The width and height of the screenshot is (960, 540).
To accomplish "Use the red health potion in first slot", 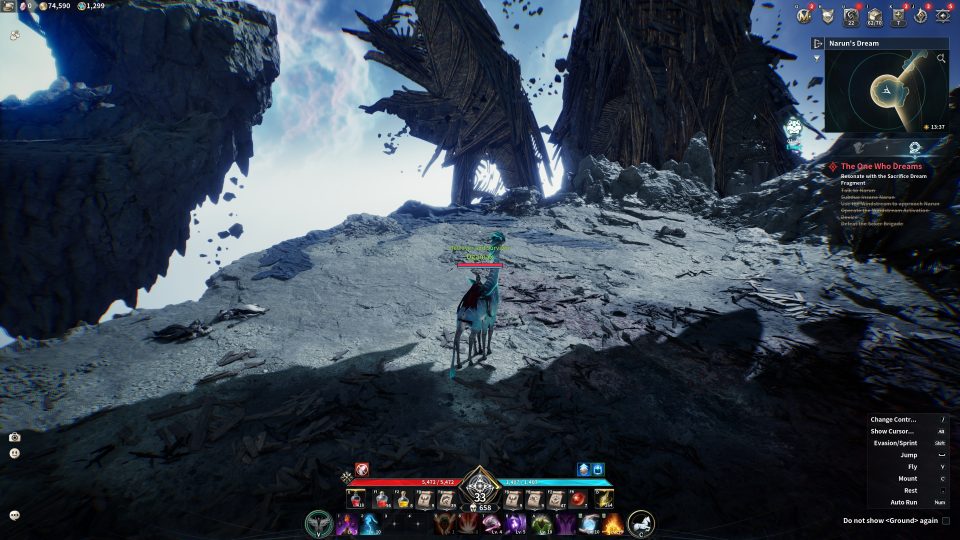I will pyautogui.click(x=355, y=498).
